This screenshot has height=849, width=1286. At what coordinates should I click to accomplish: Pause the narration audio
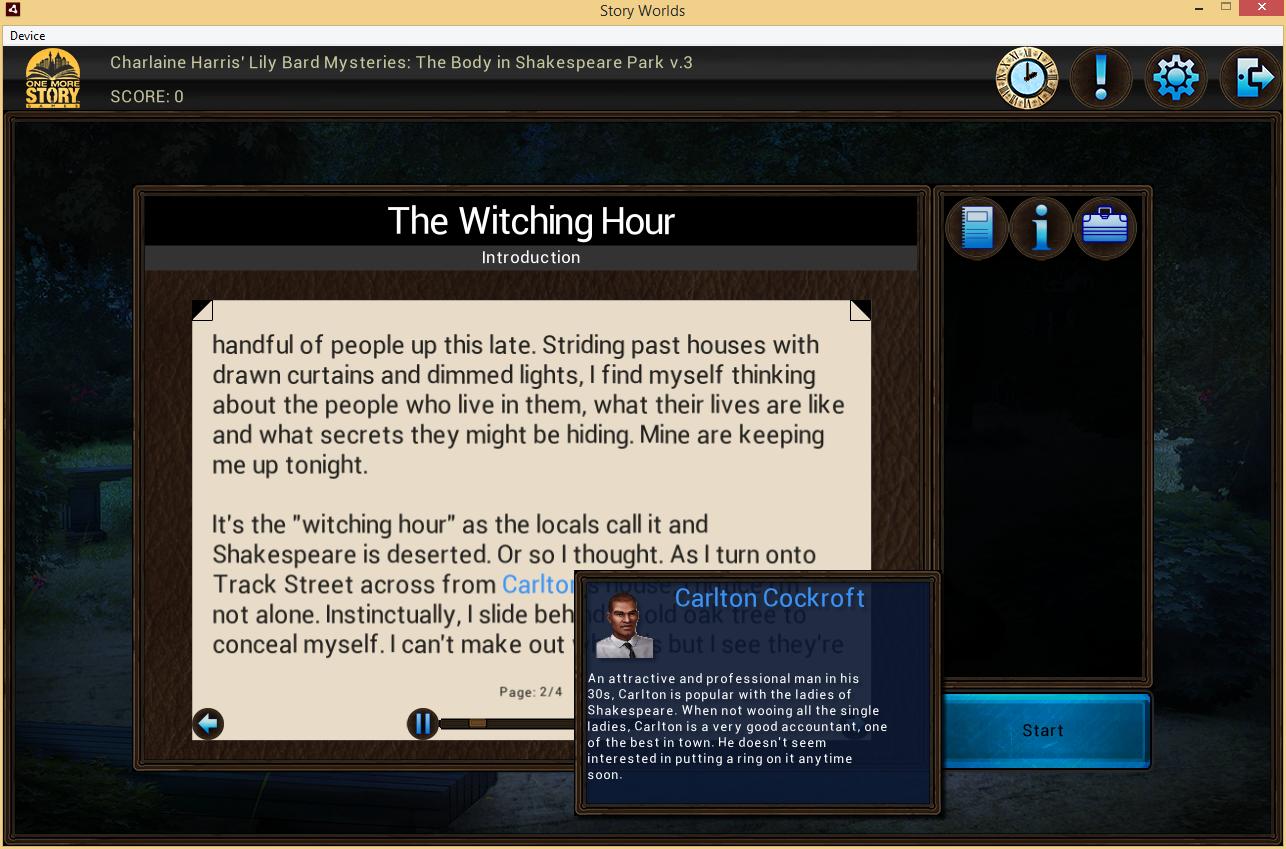[x=423, y=723]
